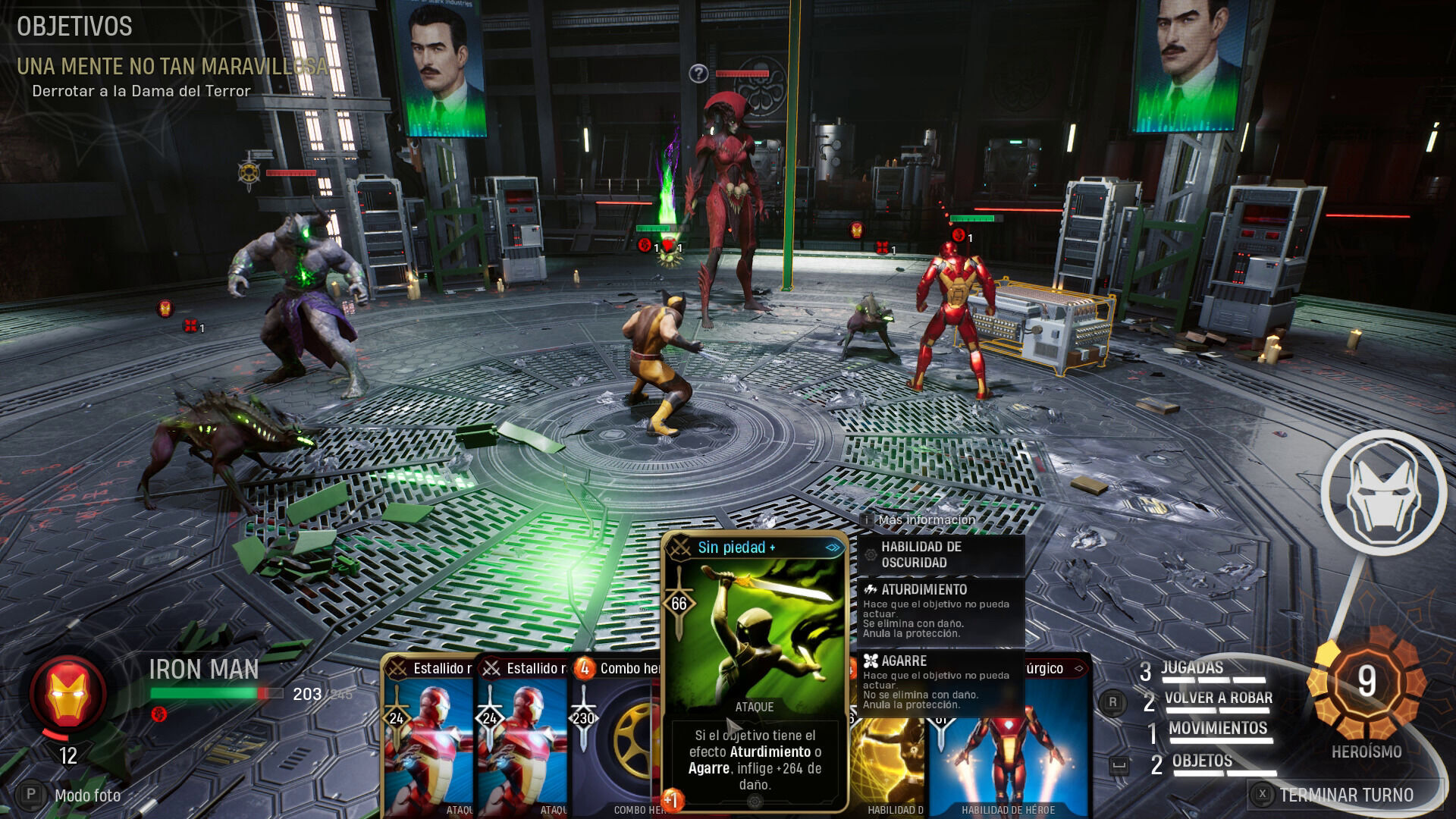Image resolution: width=1456 pixels, height=819 pixels.
Task: Open the Objetos items option
Action: click(1201, 761)
